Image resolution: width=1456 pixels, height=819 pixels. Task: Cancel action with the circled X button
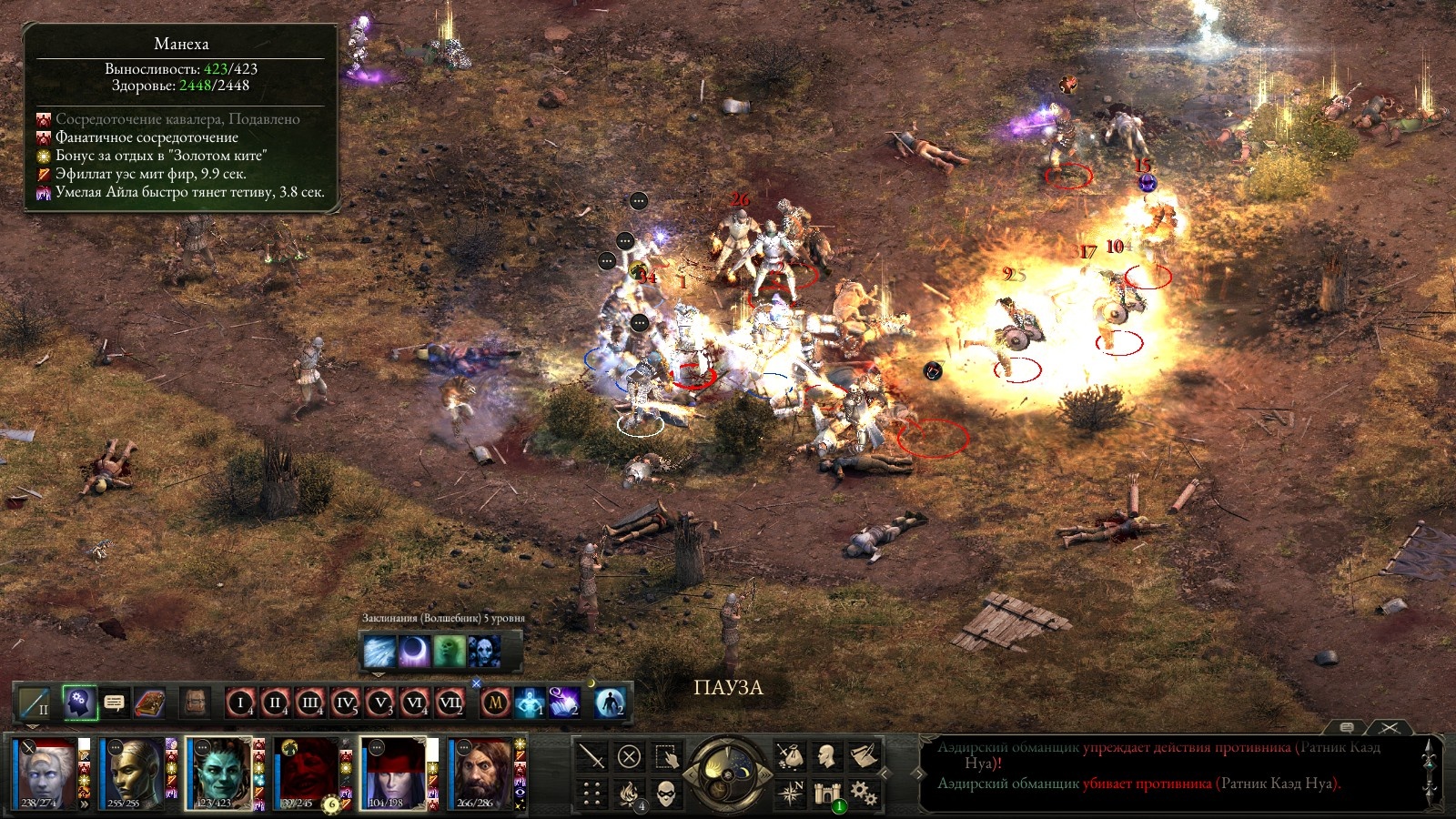click(x=629, y=756)
